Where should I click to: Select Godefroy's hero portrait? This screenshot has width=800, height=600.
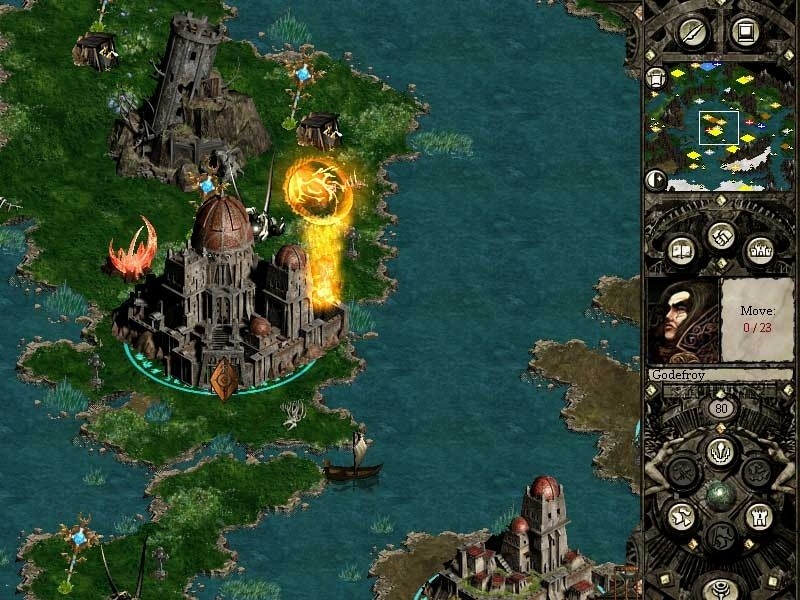pos(683,320)
